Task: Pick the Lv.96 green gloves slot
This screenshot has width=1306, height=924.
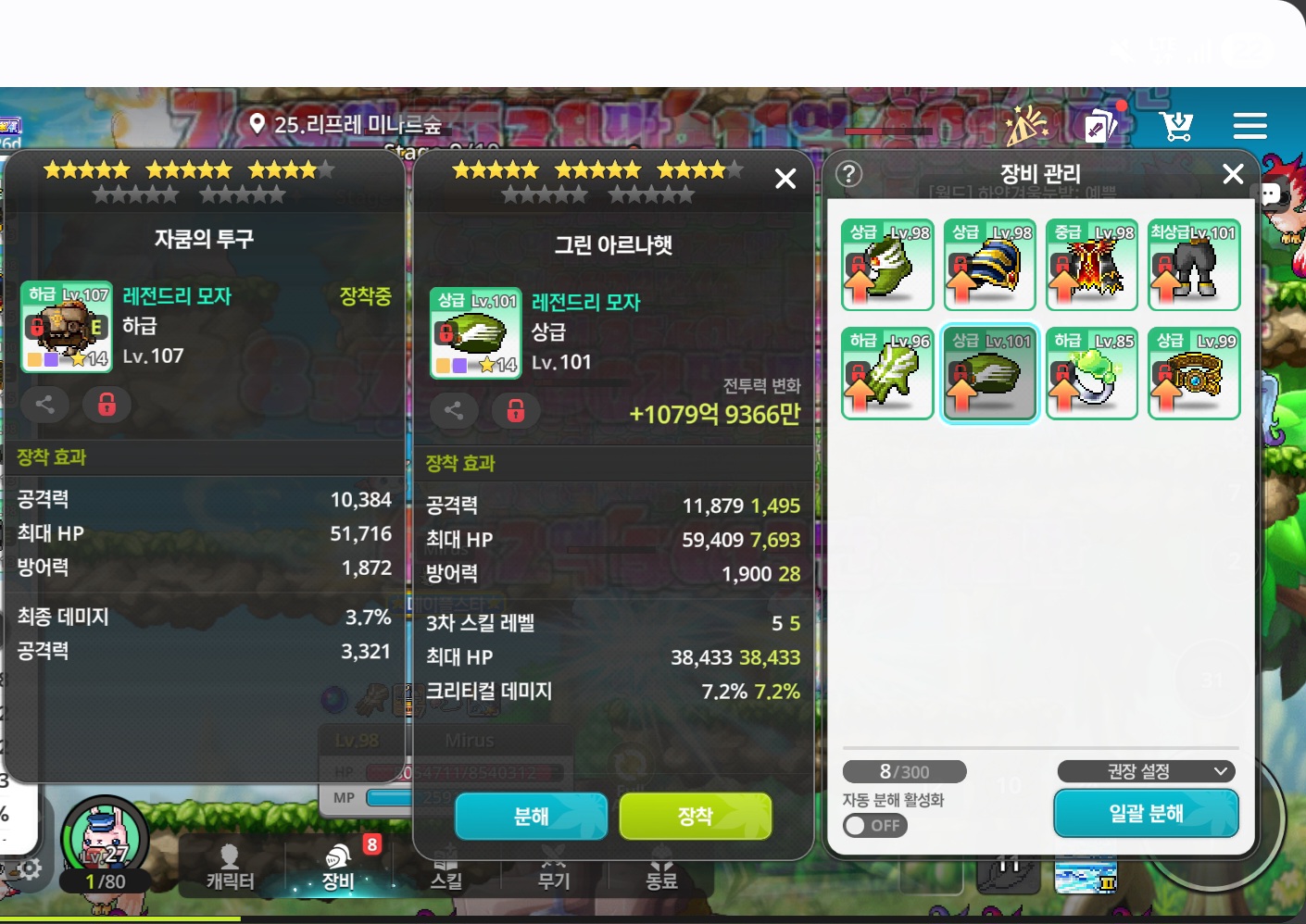Action: pos(887,373)
